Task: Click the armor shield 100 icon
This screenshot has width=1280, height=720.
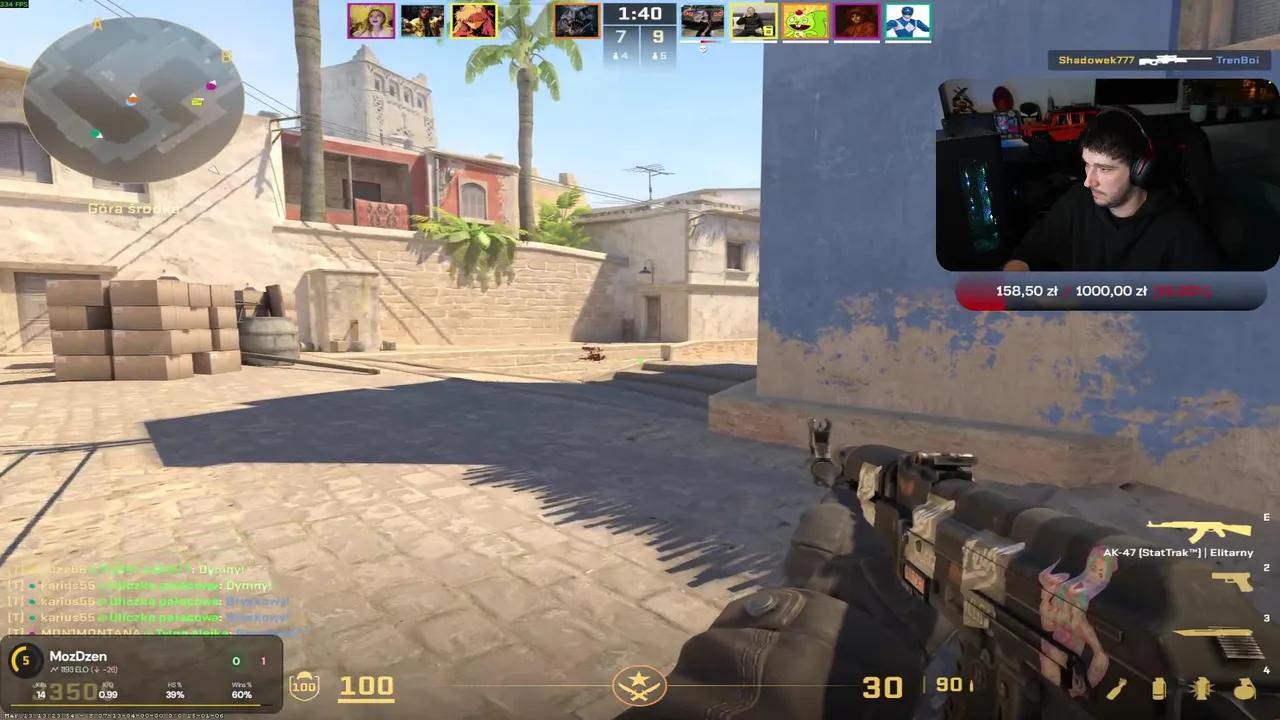Action: tap(304, 685)
